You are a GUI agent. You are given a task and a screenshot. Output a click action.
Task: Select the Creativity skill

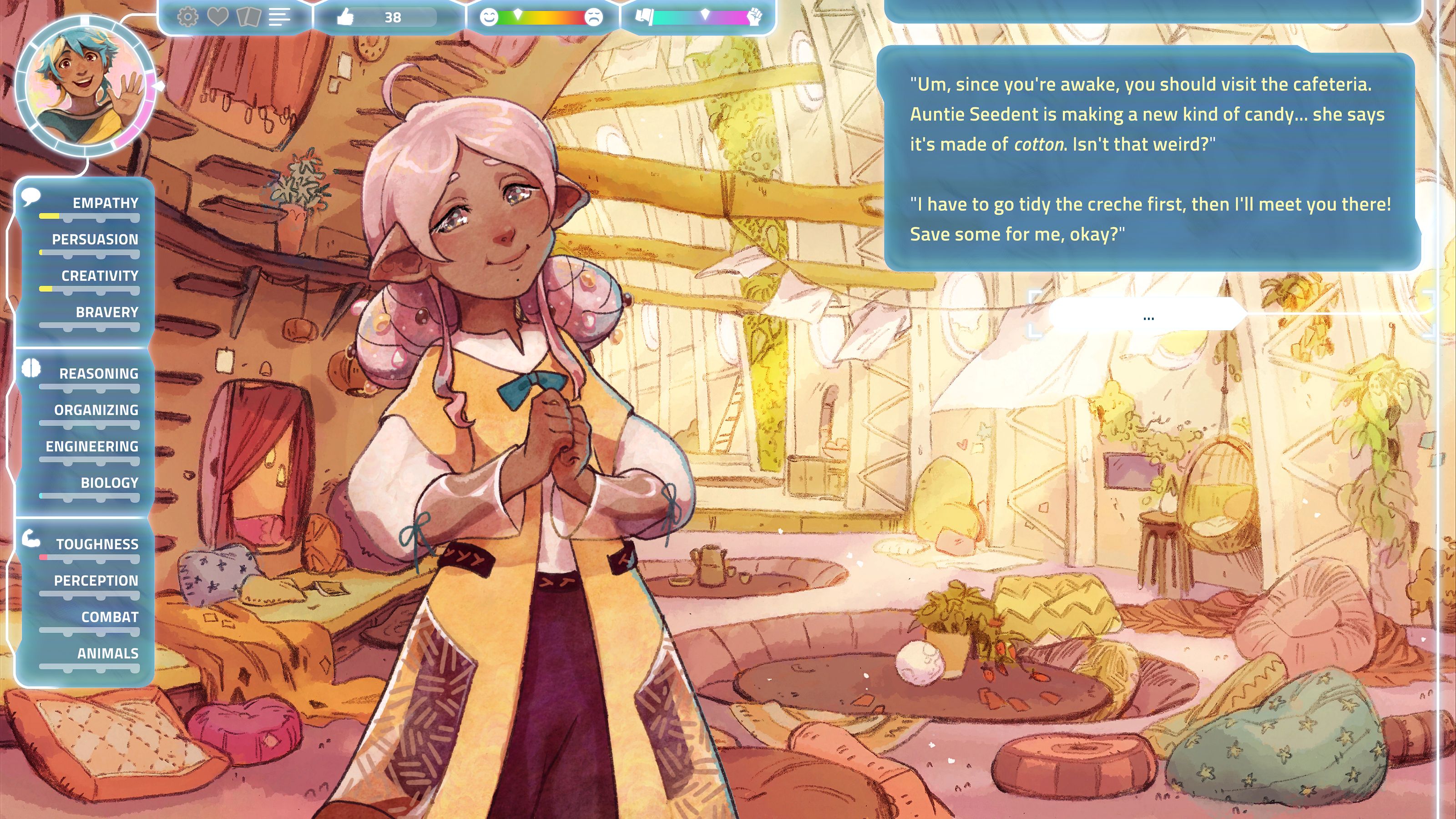coord(100,276)
